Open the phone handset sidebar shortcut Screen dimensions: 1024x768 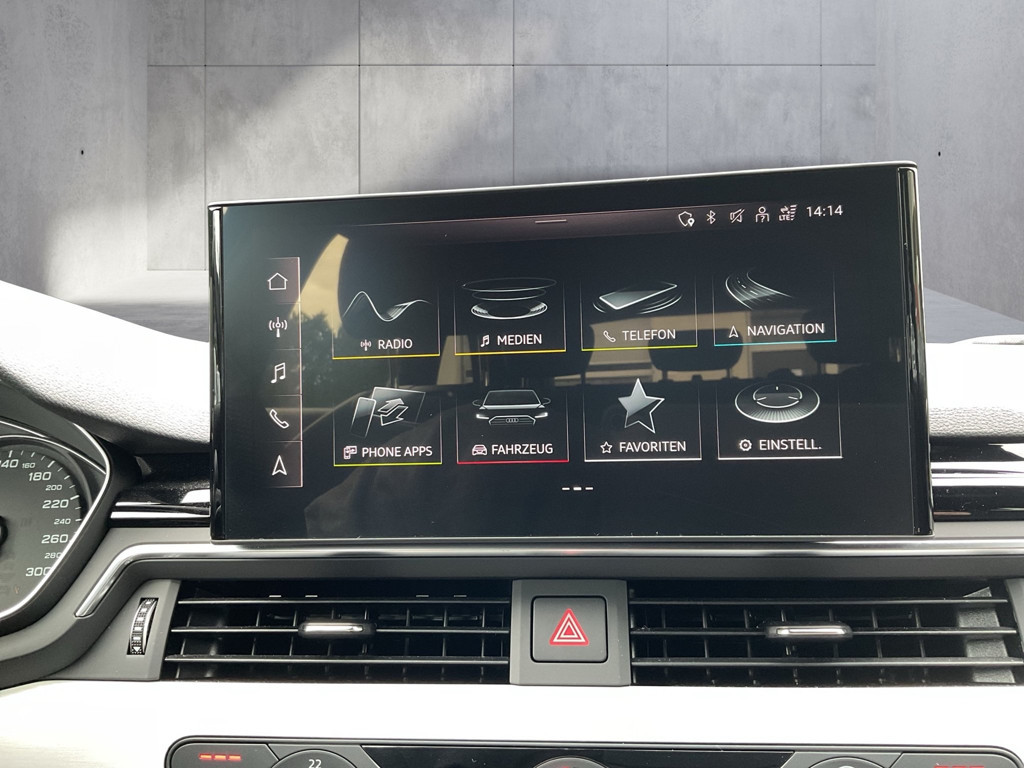pyautogui.click(x=279, y=419)
